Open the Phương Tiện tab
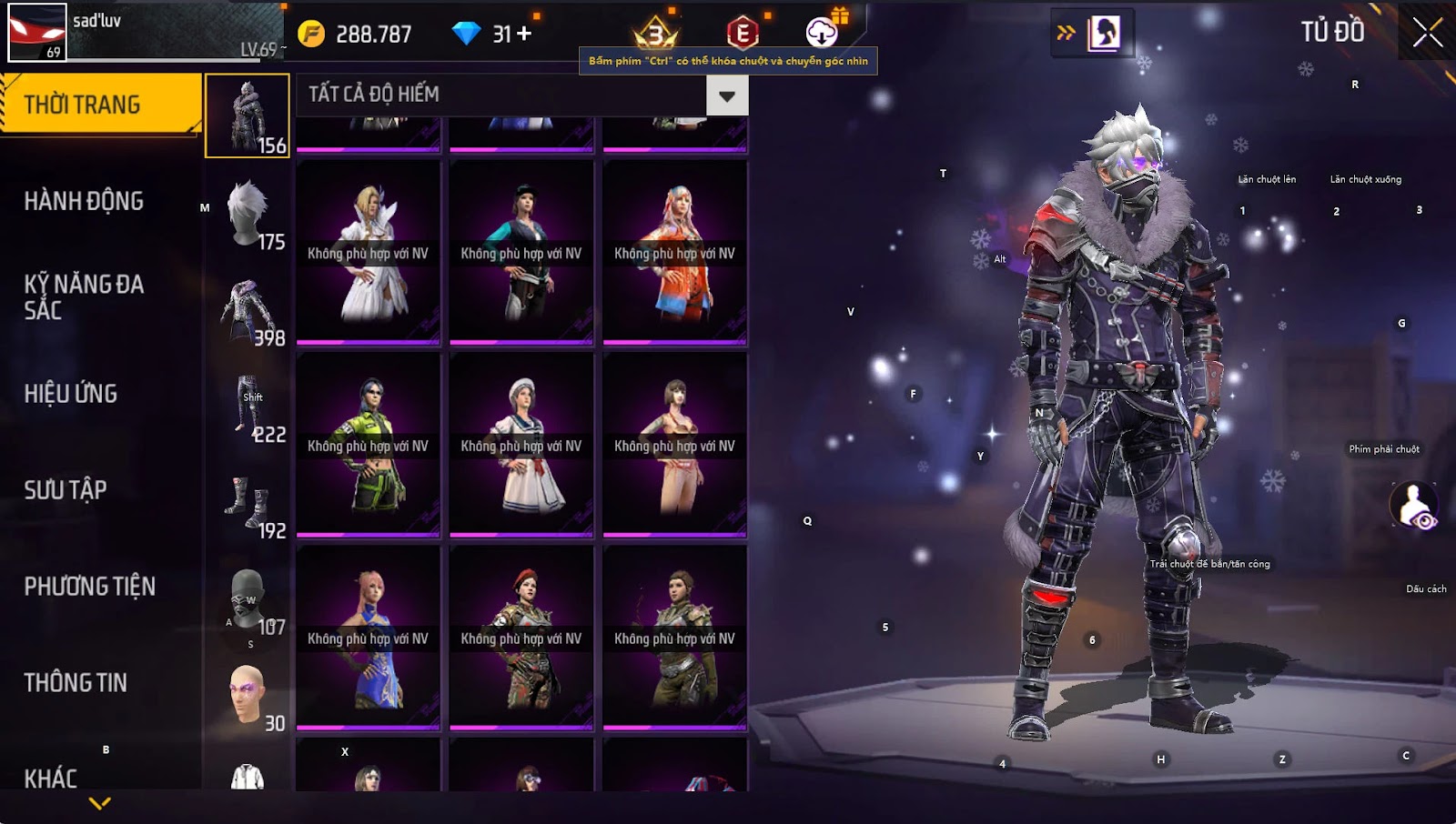Screen dimensions: 1456x824 point(89,587)
